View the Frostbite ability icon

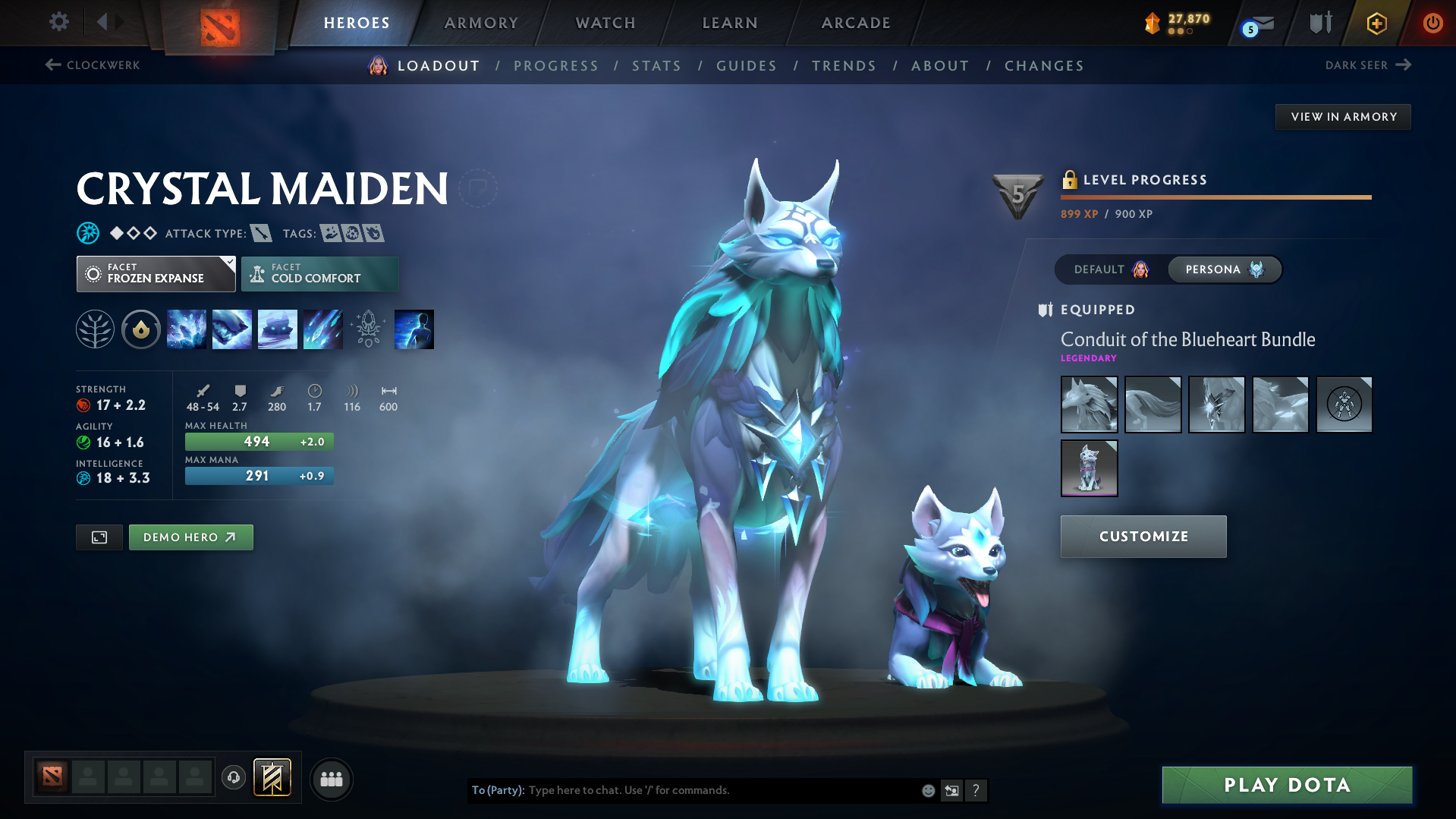pyautogui.click(x=231, y=329)
